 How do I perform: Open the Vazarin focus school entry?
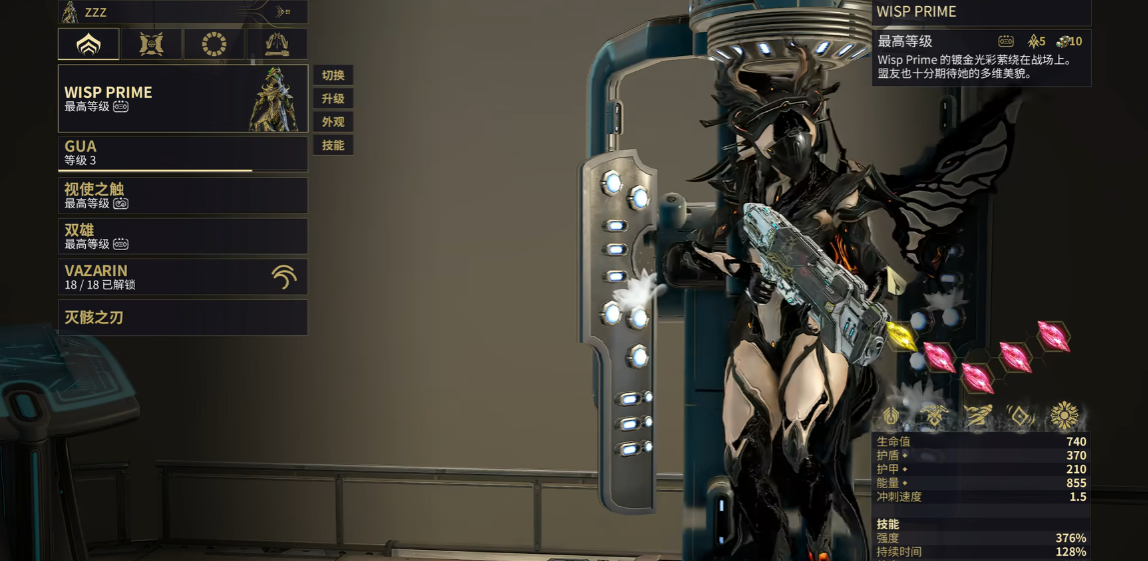point(183,277)
